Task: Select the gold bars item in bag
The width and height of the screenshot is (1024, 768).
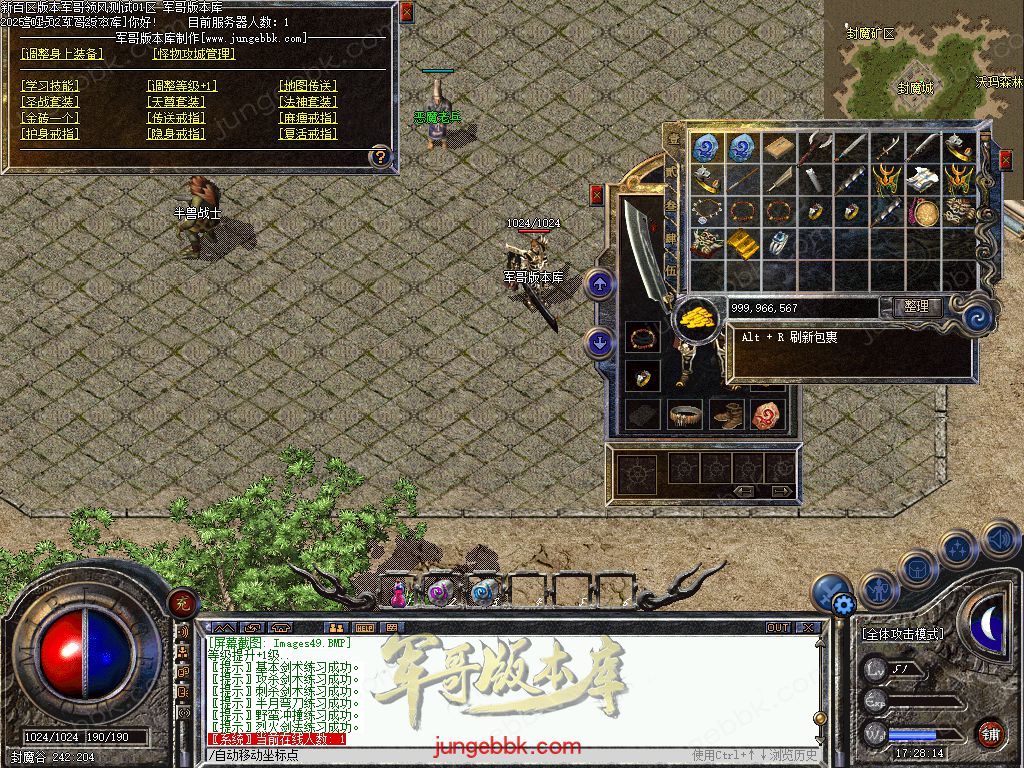Action: (741, 243)
